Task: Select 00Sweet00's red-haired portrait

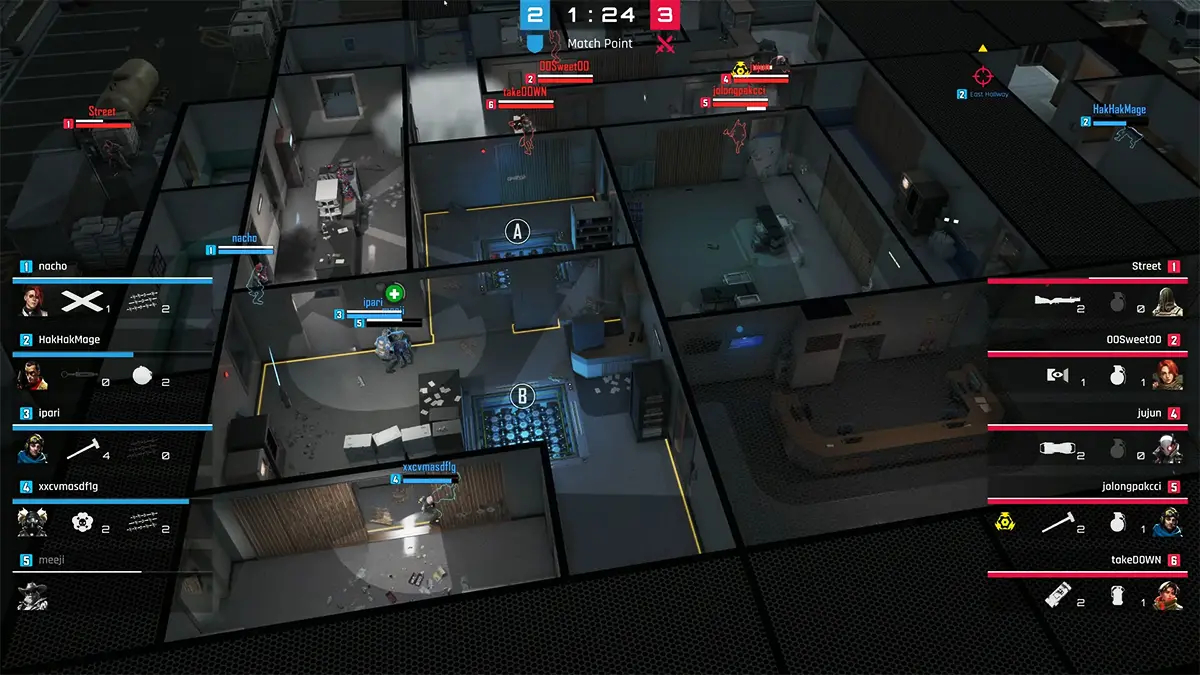Action: tap(1166, 375)
